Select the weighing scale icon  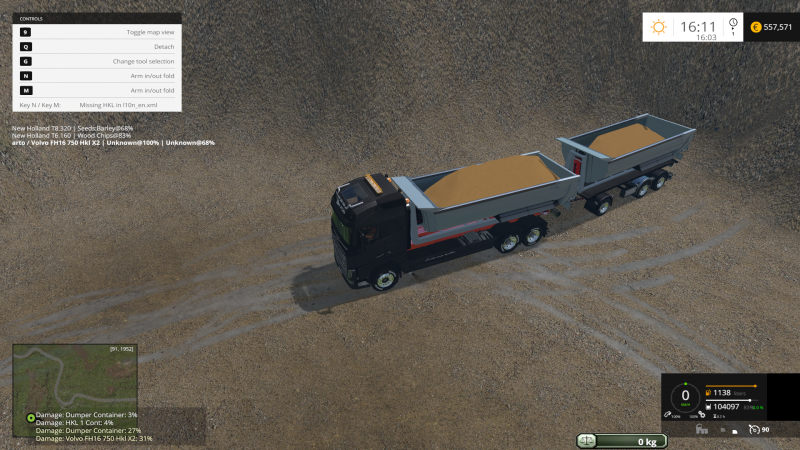(587, 441)
